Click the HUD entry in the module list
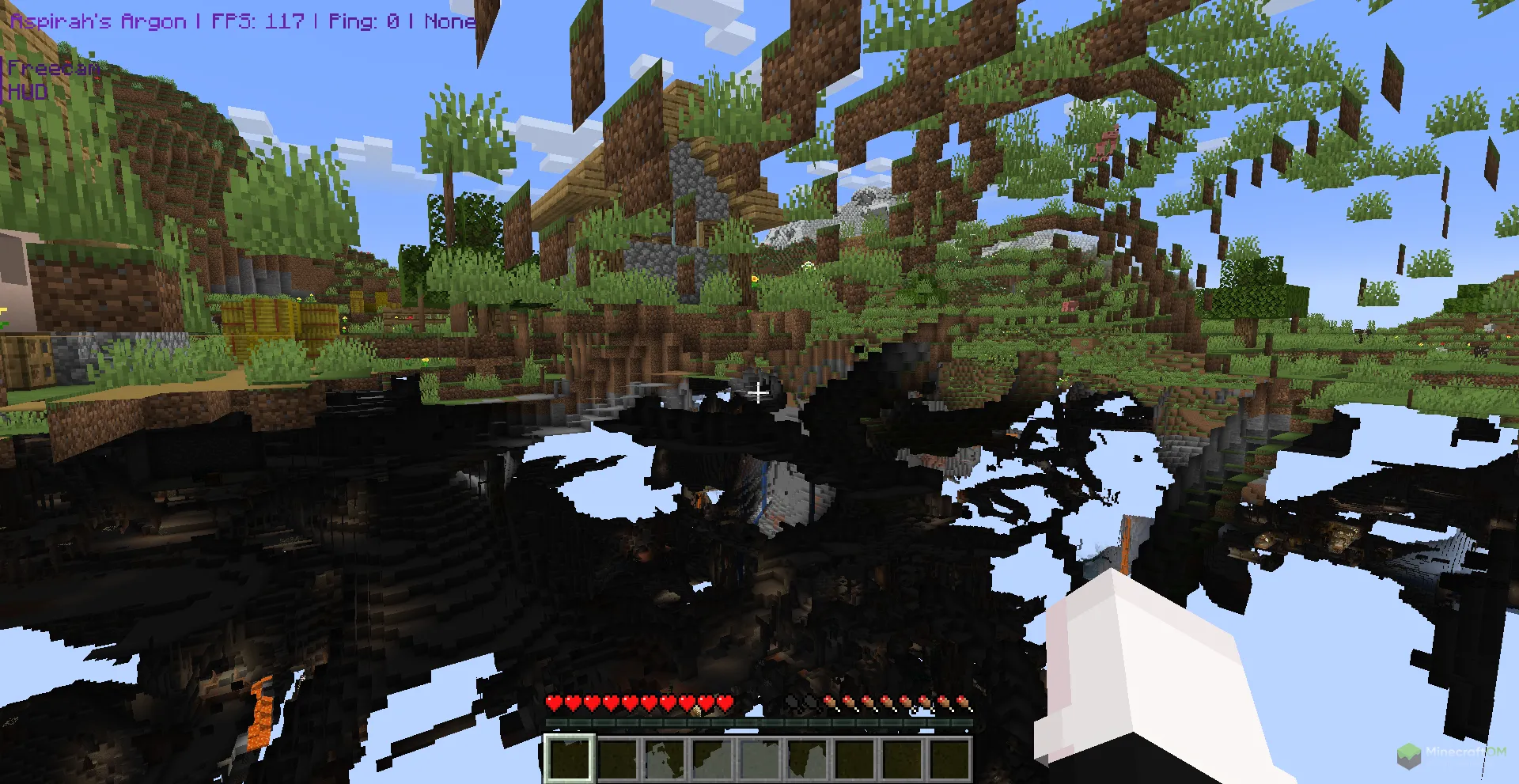Screen dimensions: 1519x784 point(28,93)
